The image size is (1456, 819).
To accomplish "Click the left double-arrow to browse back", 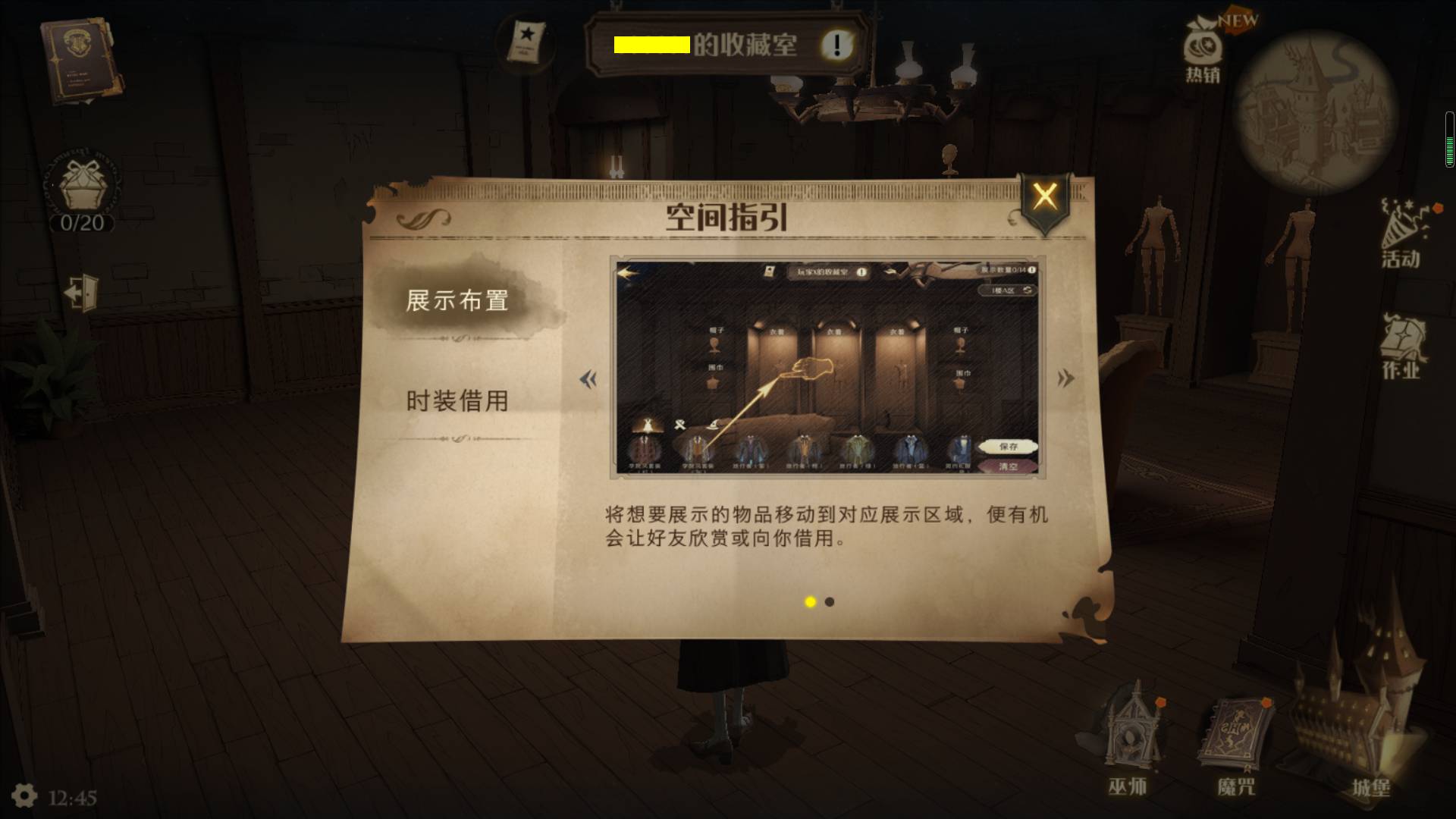I will click(x=588, y=379).
